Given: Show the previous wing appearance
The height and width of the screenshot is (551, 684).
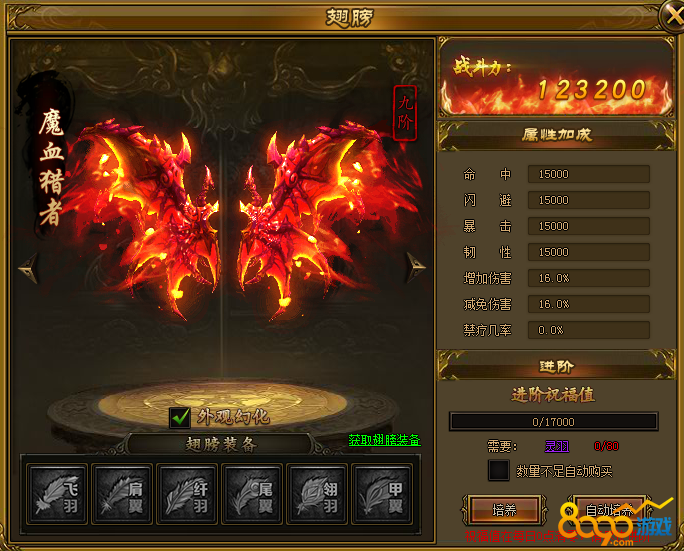Looking at the screenshot, I should pos(27,265).
